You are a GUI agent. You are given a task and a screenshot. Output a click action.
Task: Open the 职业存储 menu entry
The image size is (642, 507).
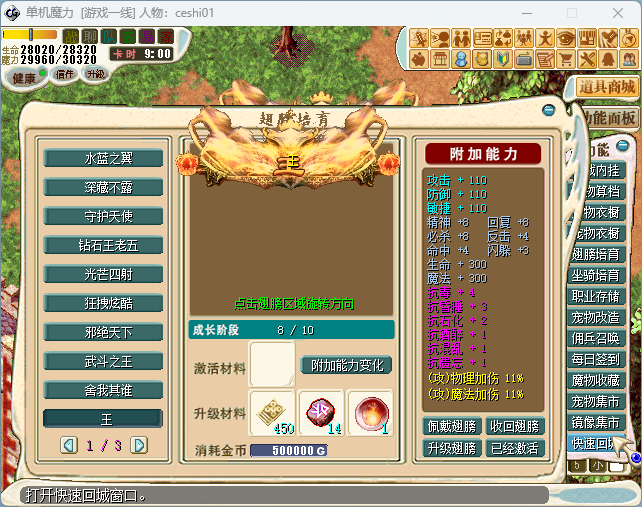(596, 296)
